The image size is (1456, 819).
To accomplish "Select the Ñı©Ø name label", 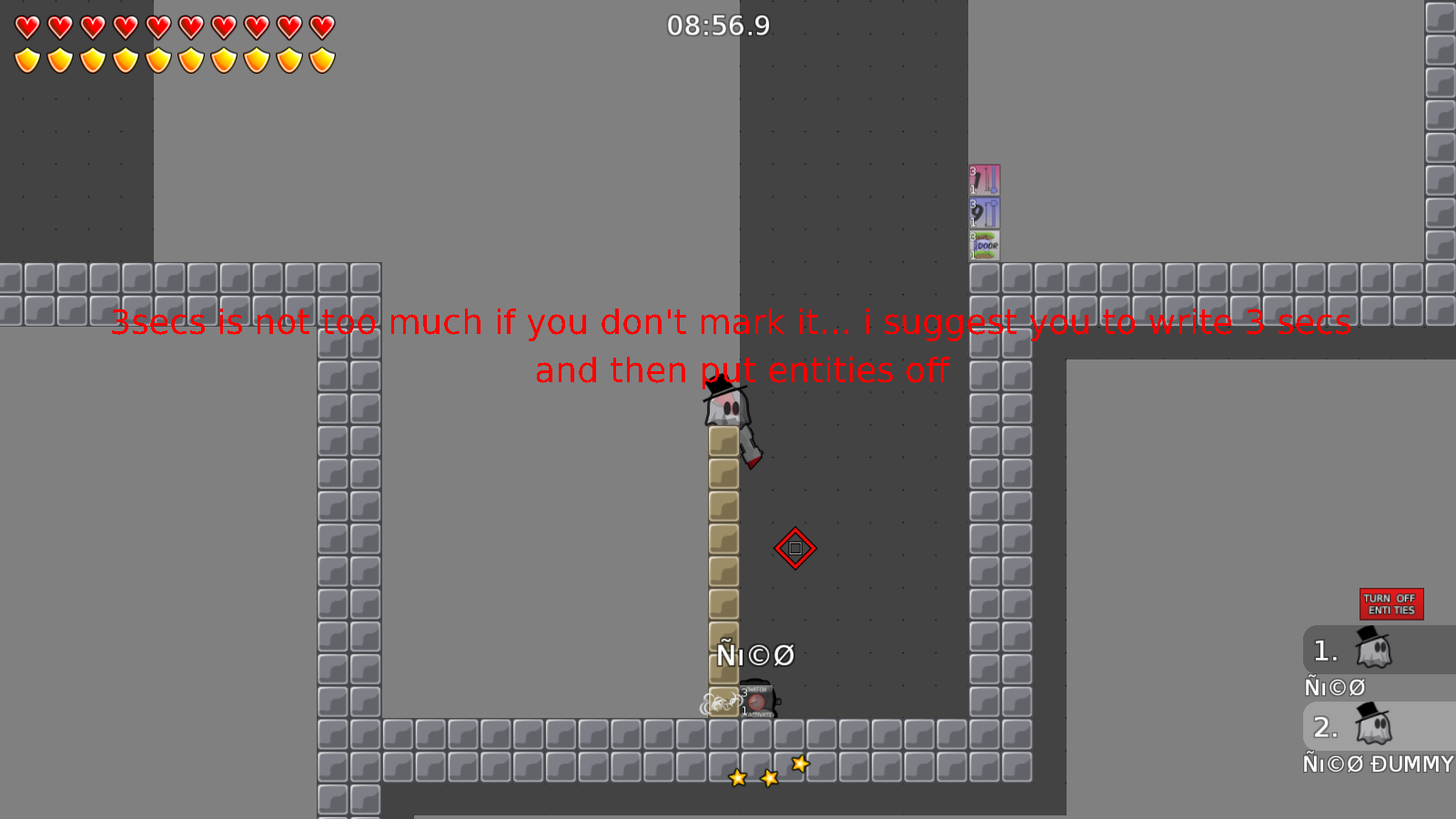I will [x=1333, y=688].
